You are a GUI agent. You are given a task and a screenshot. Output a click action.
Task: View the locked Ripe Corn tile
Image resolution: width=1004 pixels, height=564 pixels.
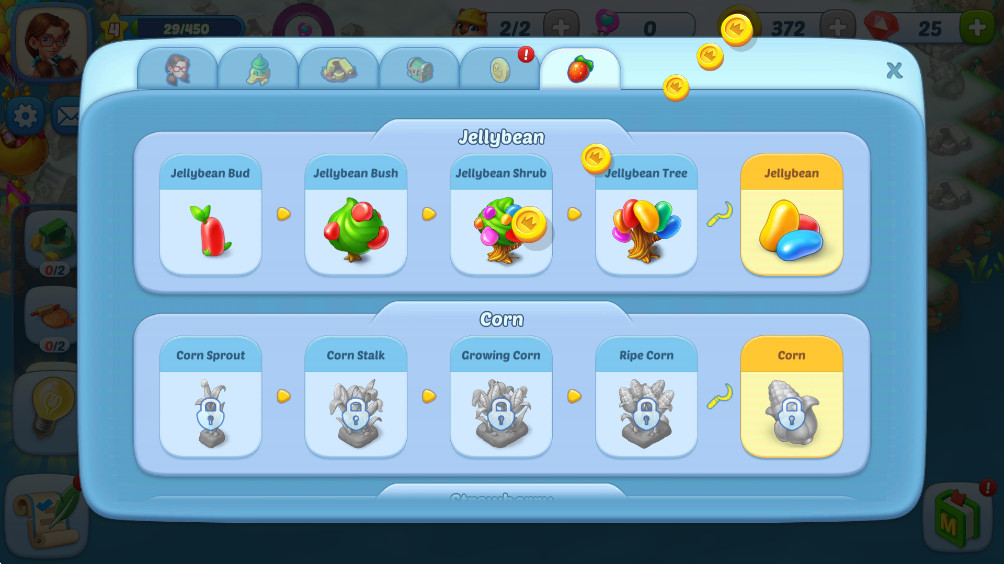click(x=646, y=397)
